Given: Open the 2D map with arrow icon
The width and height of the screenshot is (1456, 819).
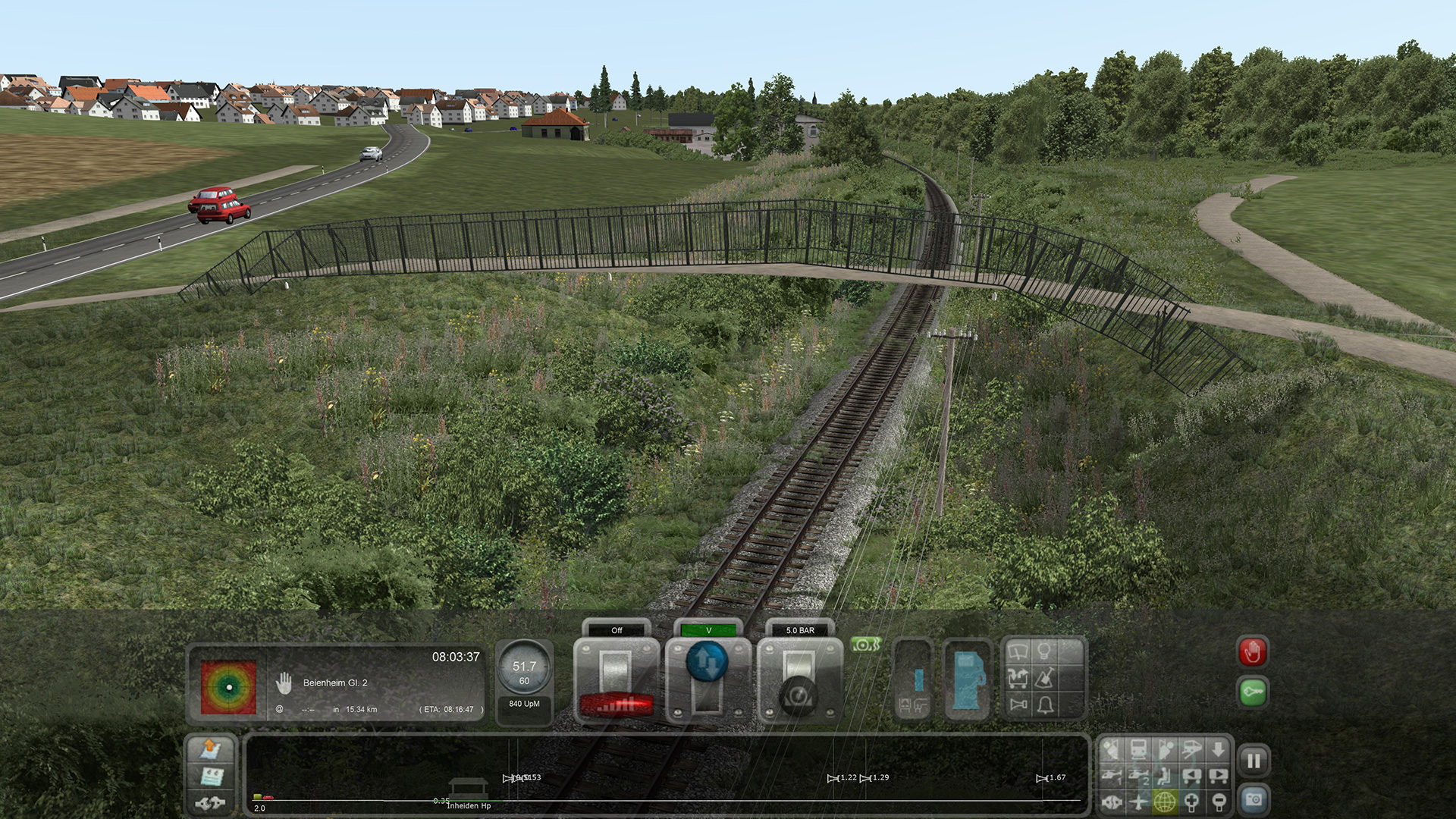Looking at the screenshot, I should click(210, 749).
